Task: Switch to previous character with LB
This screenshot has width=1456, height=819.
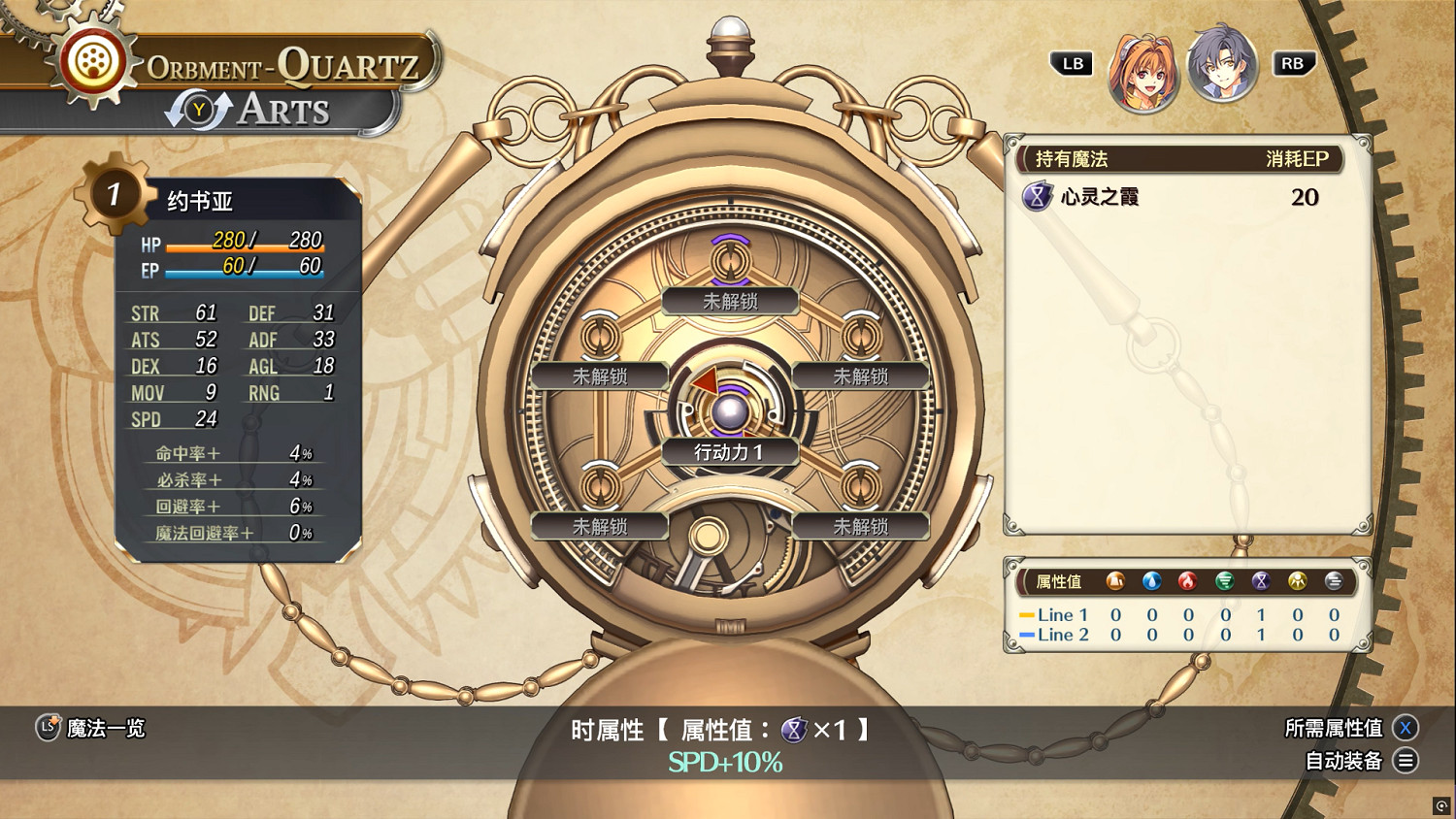Action: [1071, 64]
